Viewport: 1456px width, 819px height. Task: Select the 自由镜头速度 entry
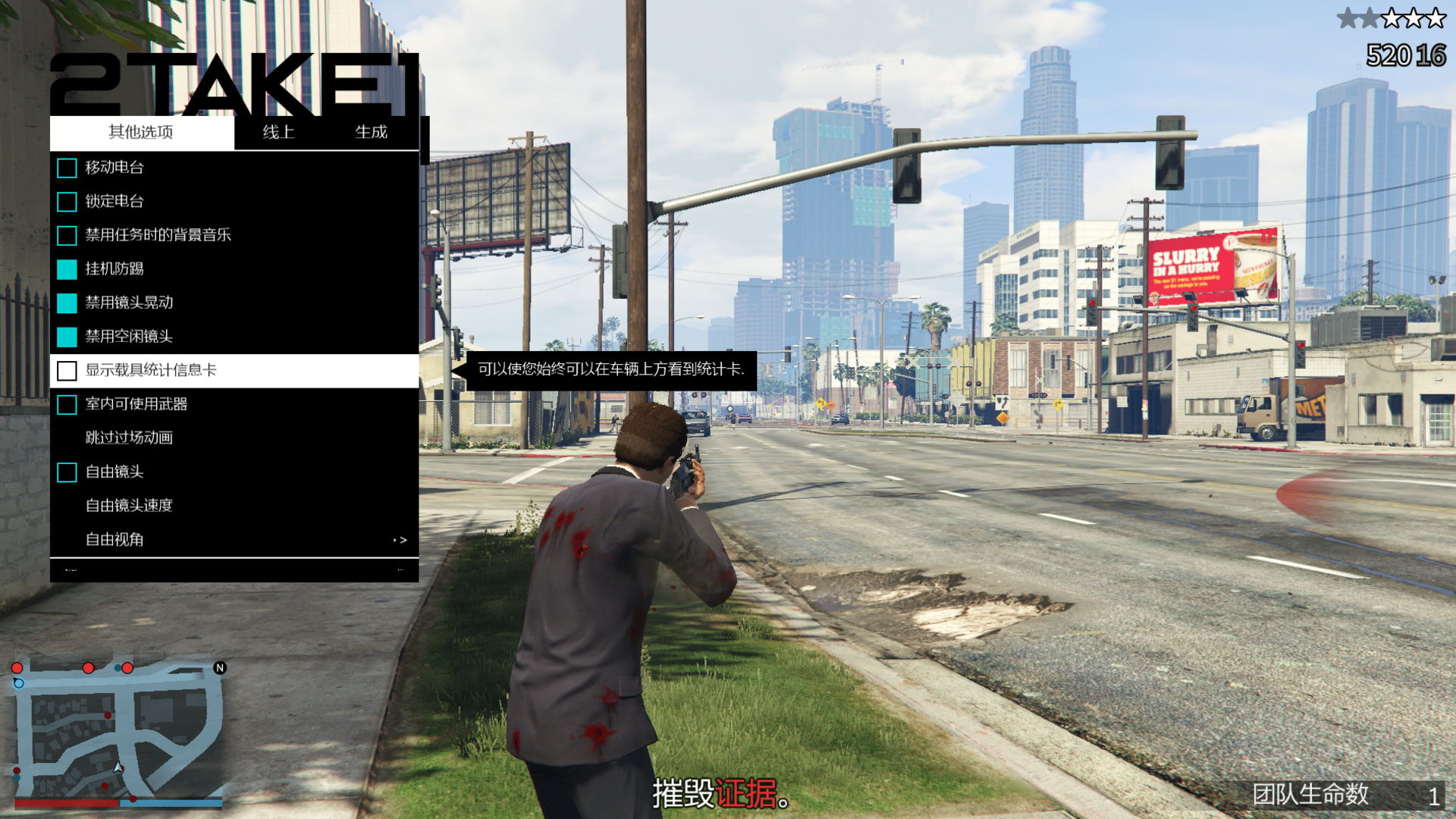coord(129,505)
